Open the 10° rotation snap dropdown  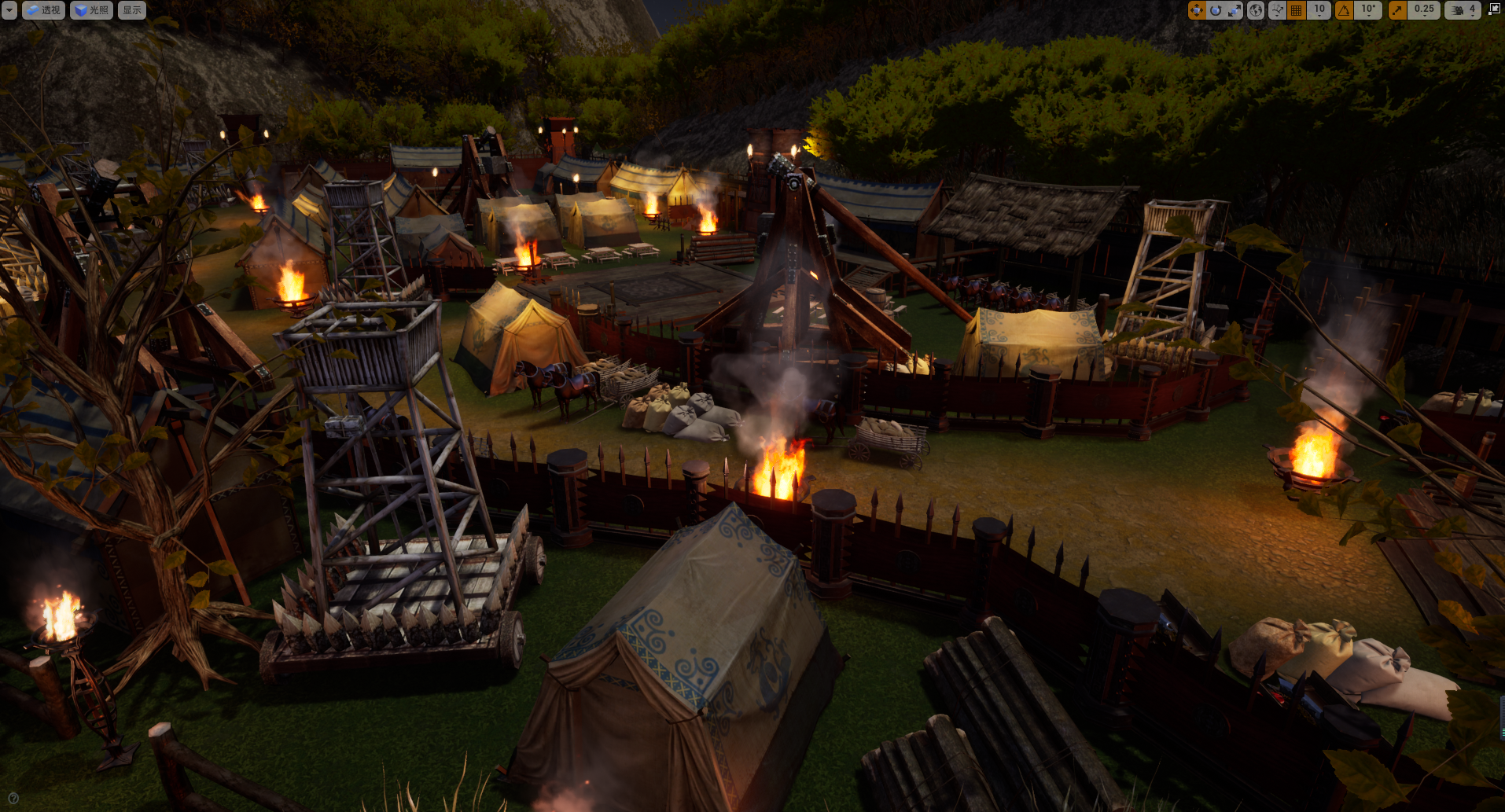[x=1368, y=10]
